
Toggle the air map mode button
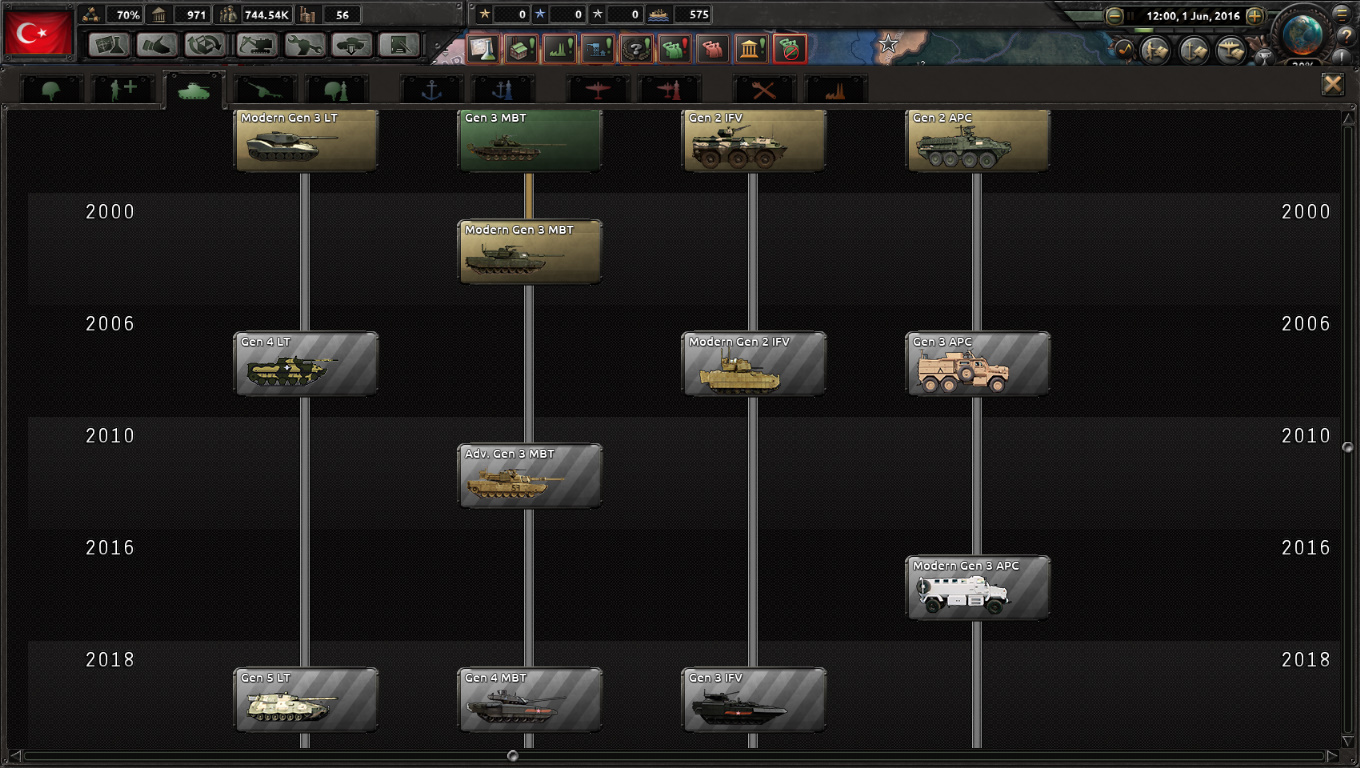[1232, 50]
